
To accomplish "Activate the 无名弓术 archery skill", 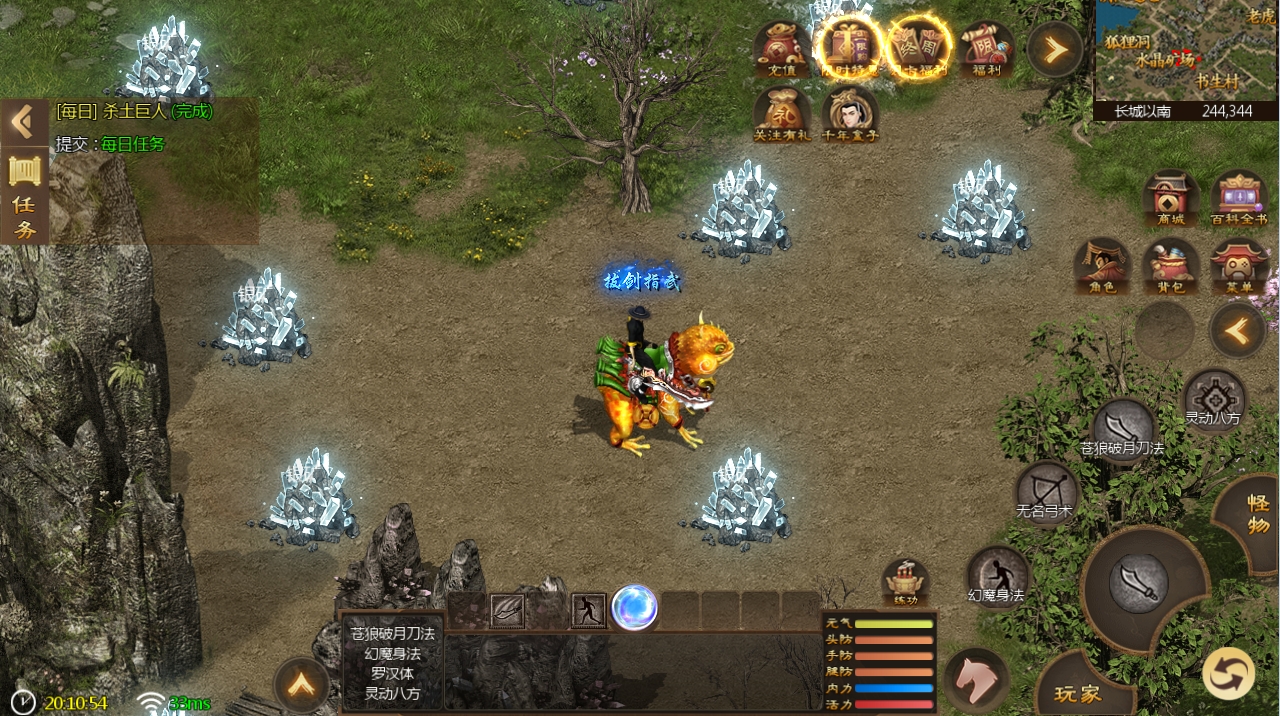I will (1047, 492).
